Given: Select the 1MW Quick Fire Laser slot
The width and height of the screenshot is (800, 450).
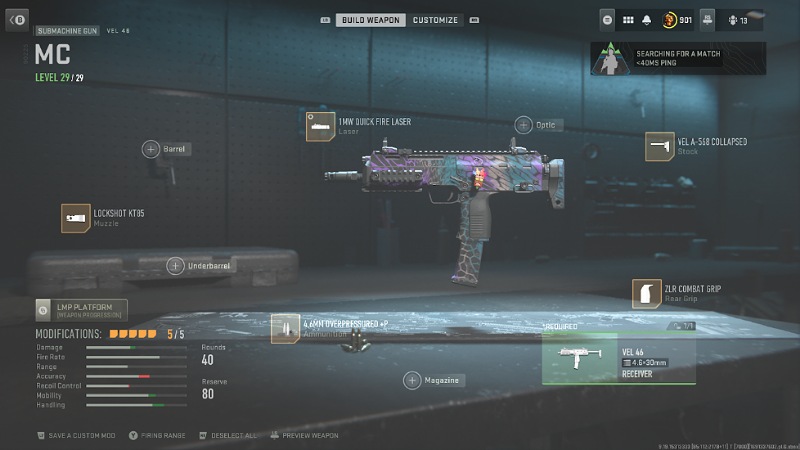Looking at the screenshot, I should [320, 127].
